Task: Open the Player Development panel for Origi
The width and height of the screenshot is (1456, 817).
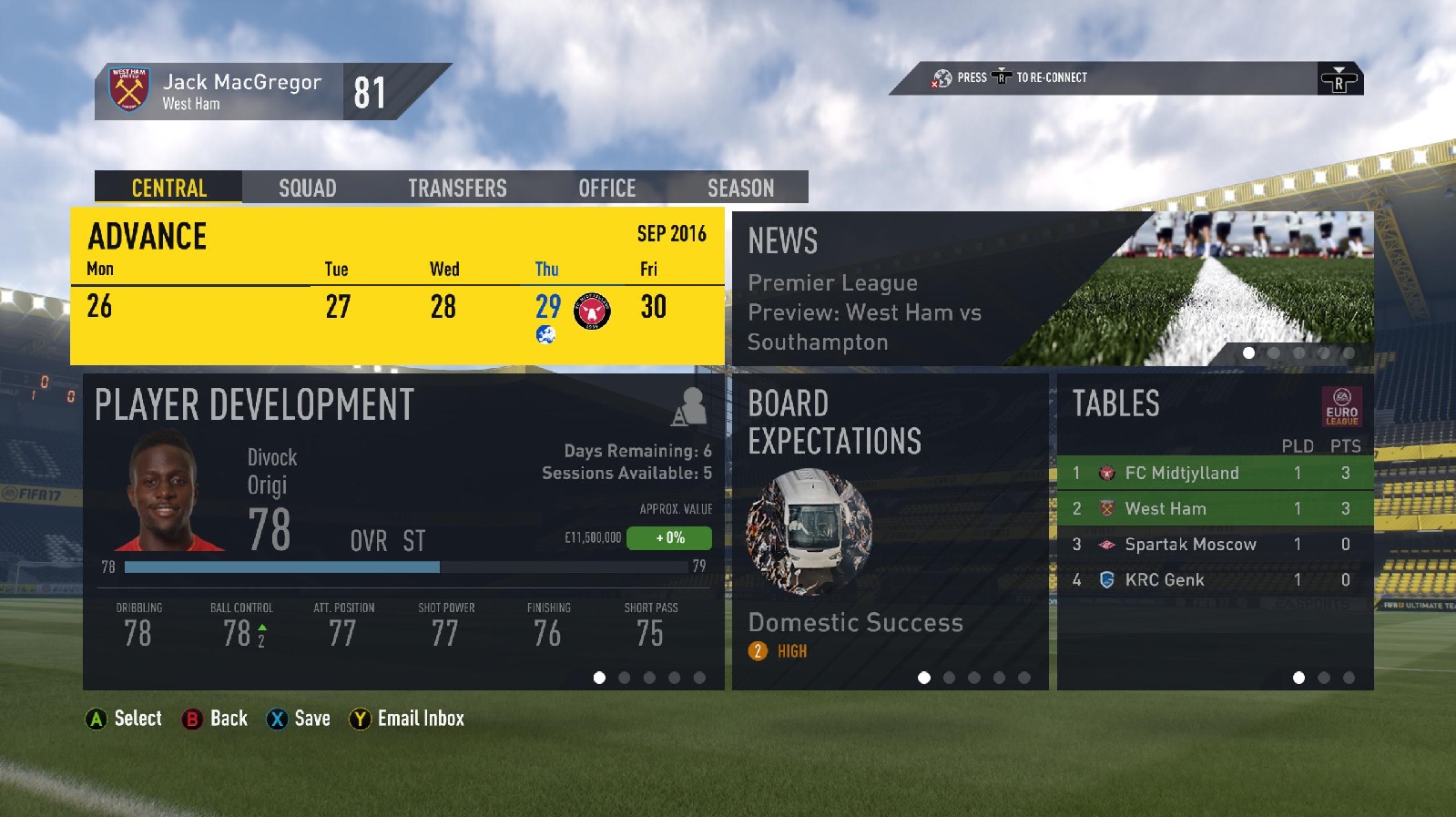Action: tap(403, 531)
